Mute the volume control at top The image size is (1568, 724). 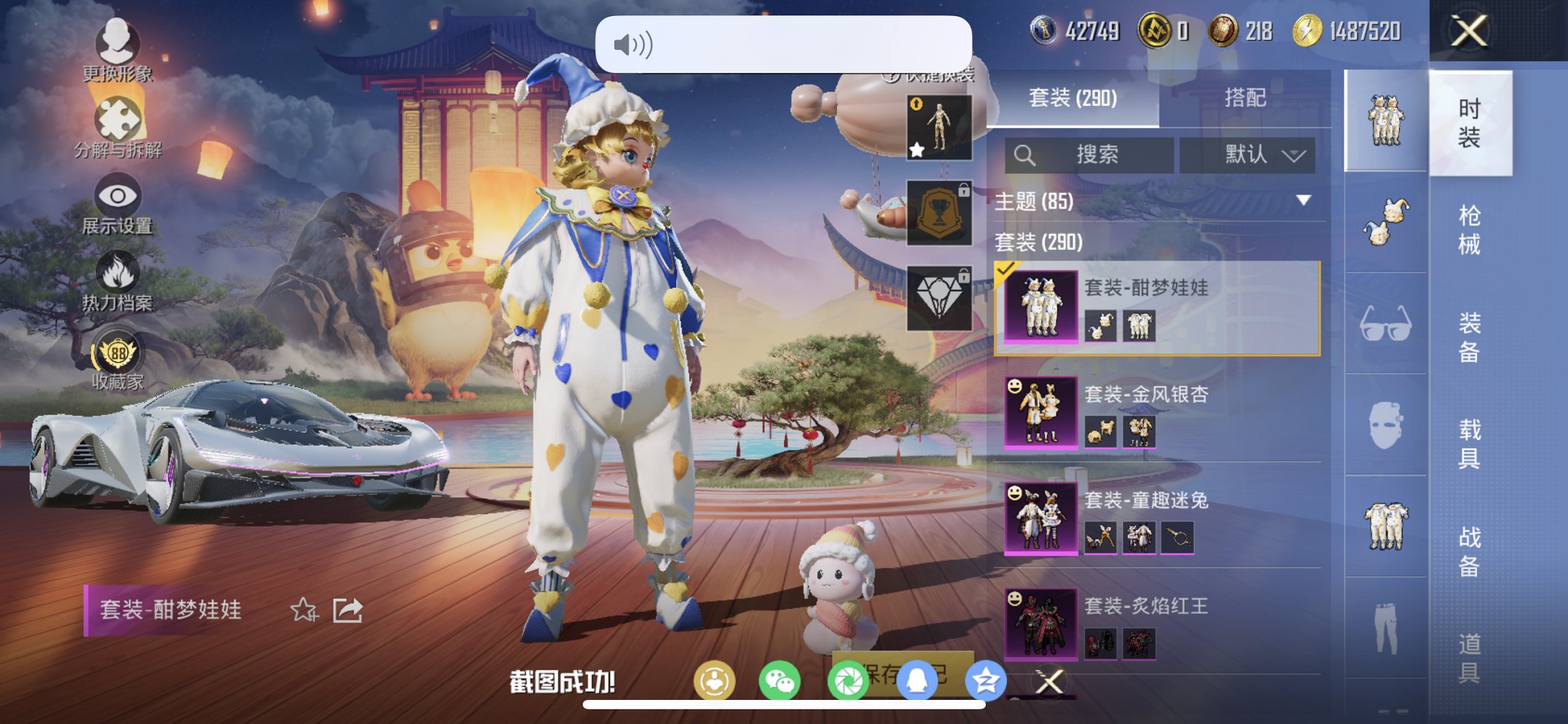(633, 45)
